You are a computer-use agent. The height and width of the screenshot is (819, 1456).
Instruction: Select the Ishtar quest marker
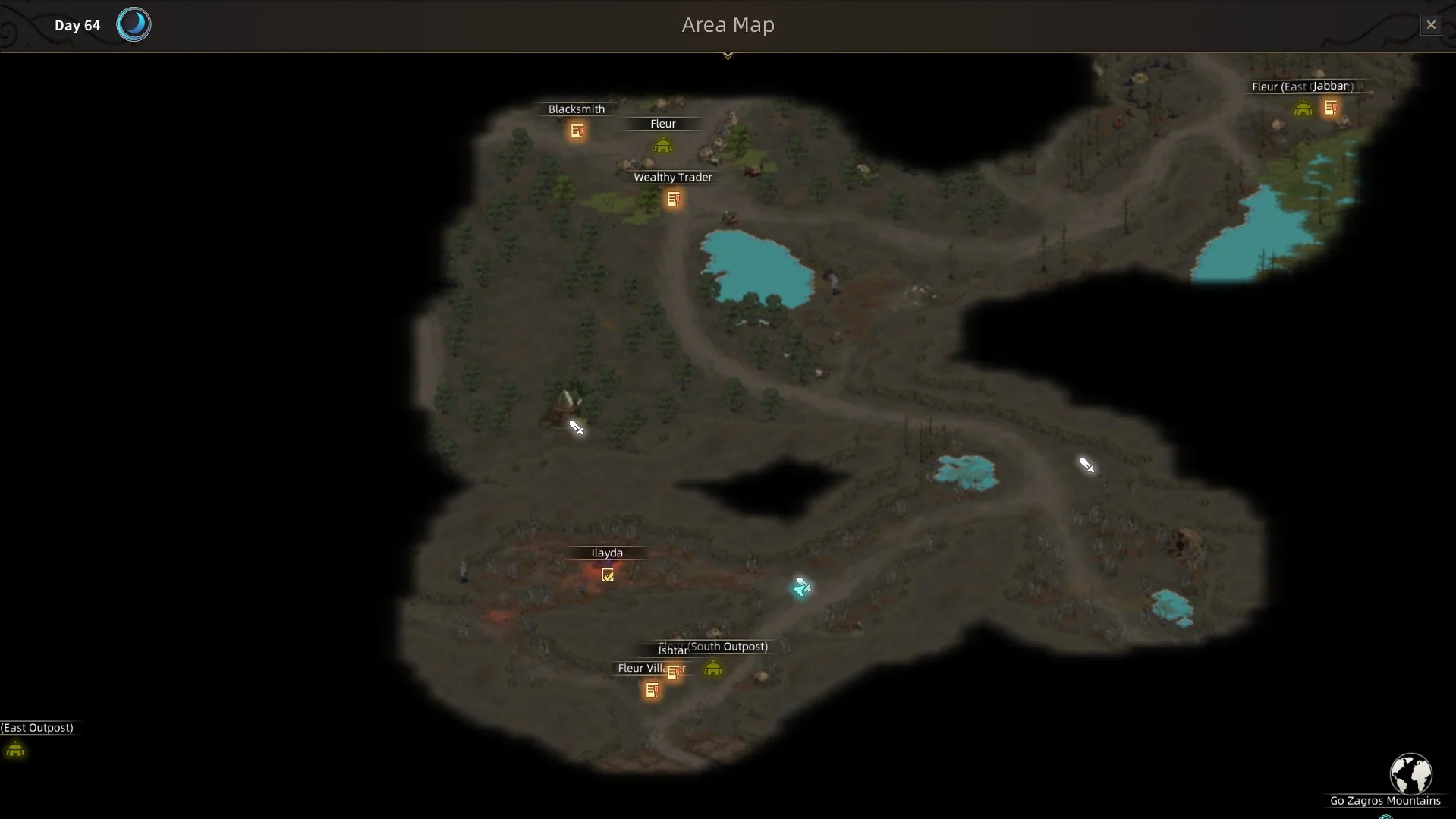click(x=674, y=672)
